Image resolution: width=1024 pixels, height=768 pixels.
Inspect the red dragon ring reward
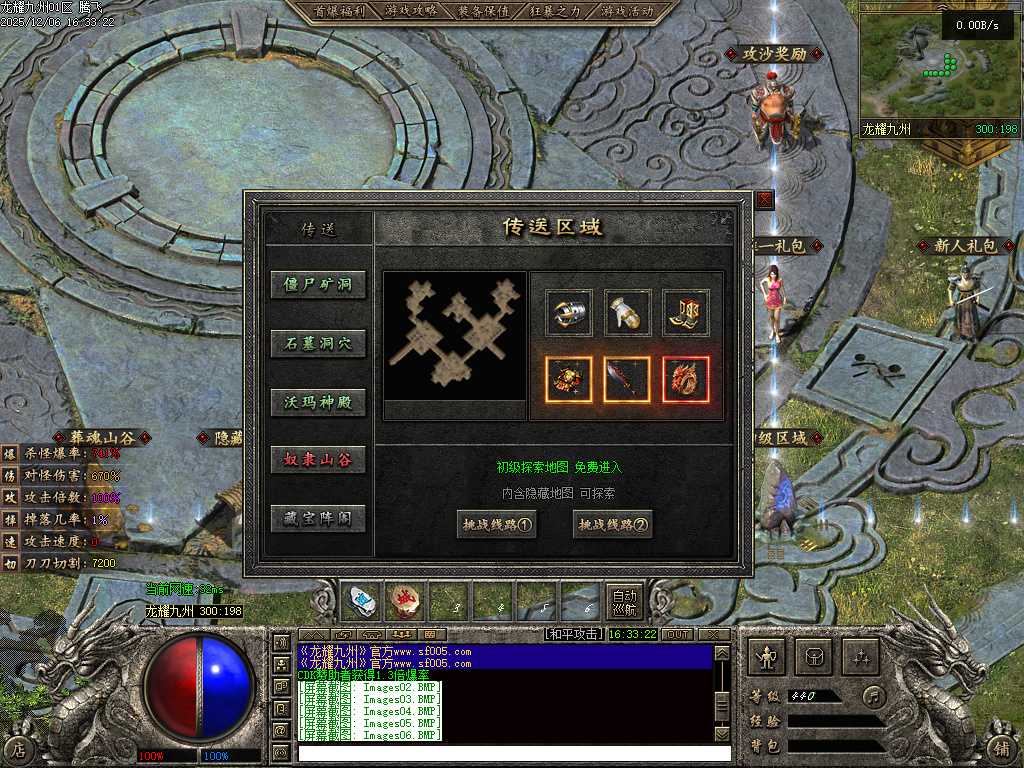tap(686, 379)
